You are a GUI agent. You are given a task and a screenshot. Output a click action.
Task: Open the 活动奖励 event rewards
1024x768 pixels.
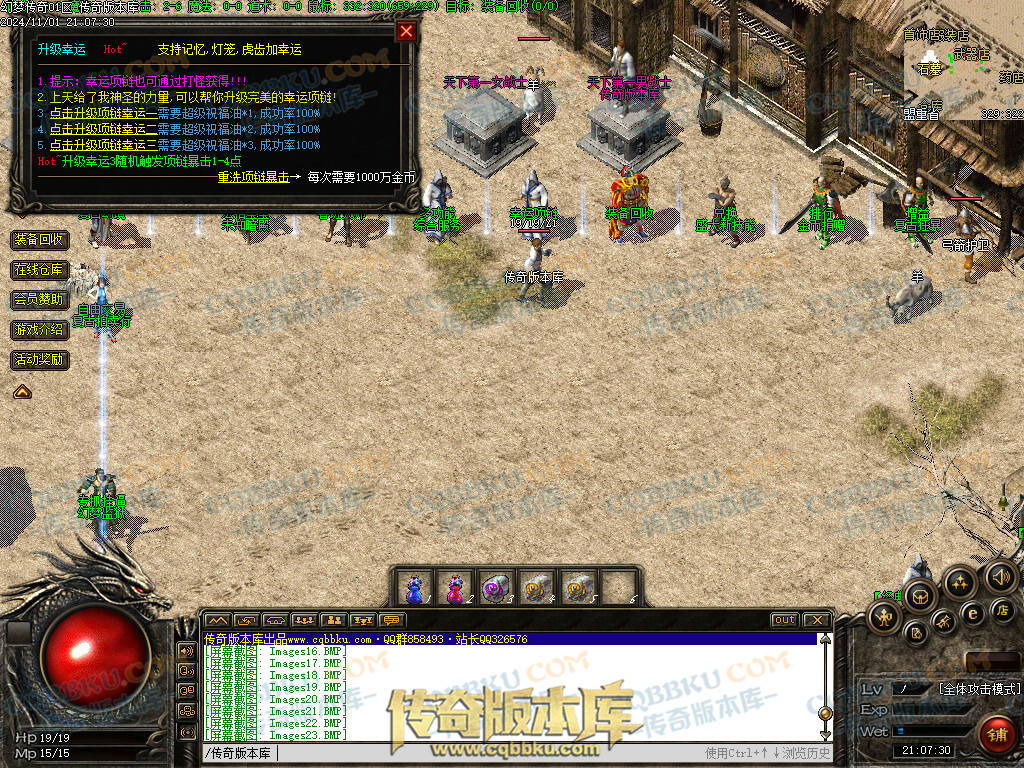point(40,359)
